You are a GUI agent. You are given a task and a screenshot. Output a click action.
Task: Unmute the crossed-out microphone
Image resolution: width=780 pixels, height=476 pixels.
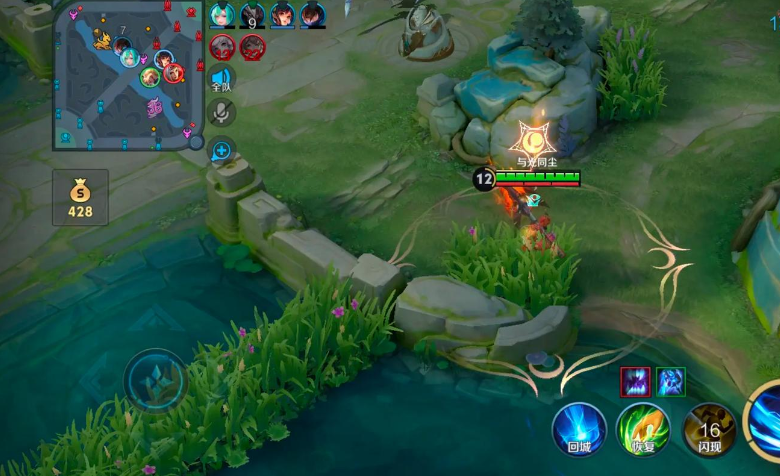pos(221,113)
